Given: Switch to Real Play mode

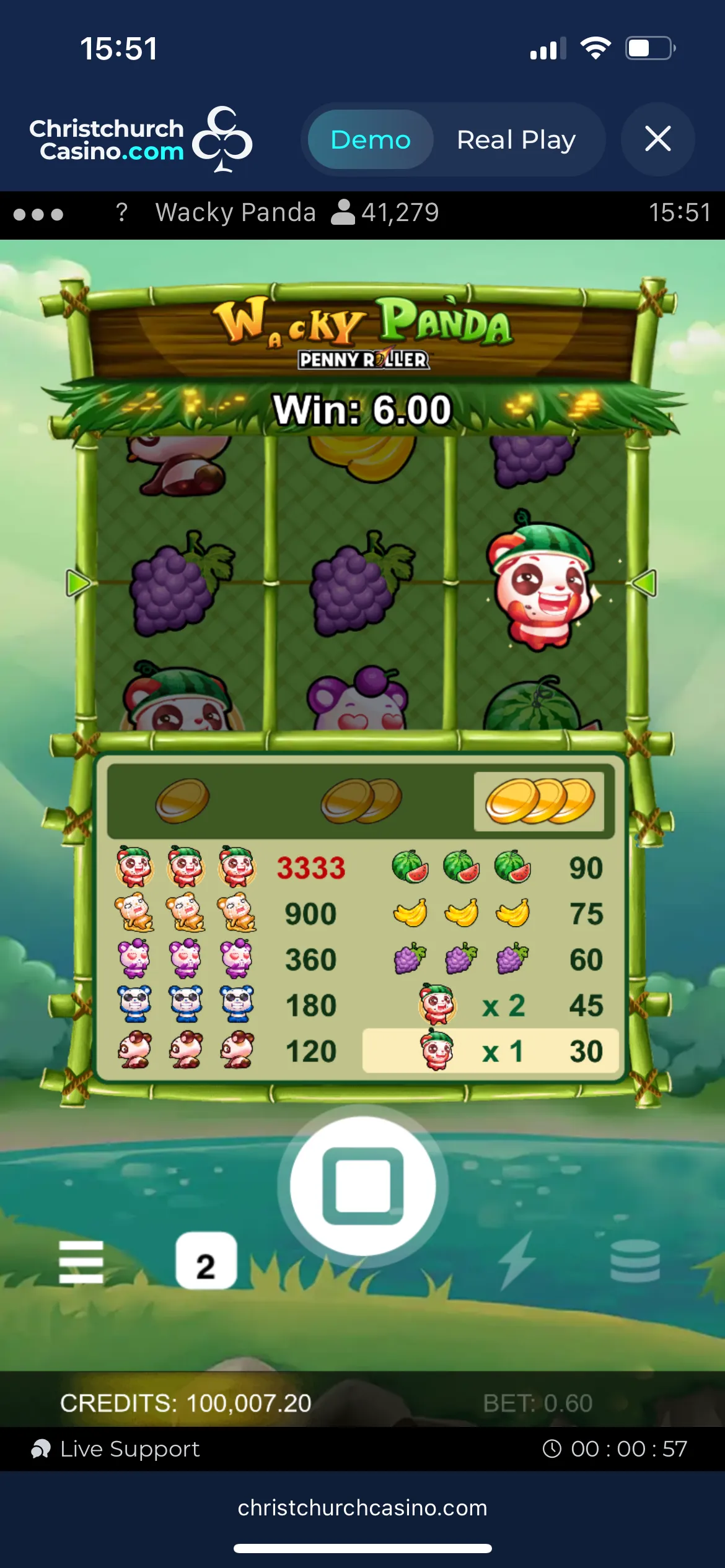Looking at the screenshot, I should pyautogui.click(x=516, y=139).
